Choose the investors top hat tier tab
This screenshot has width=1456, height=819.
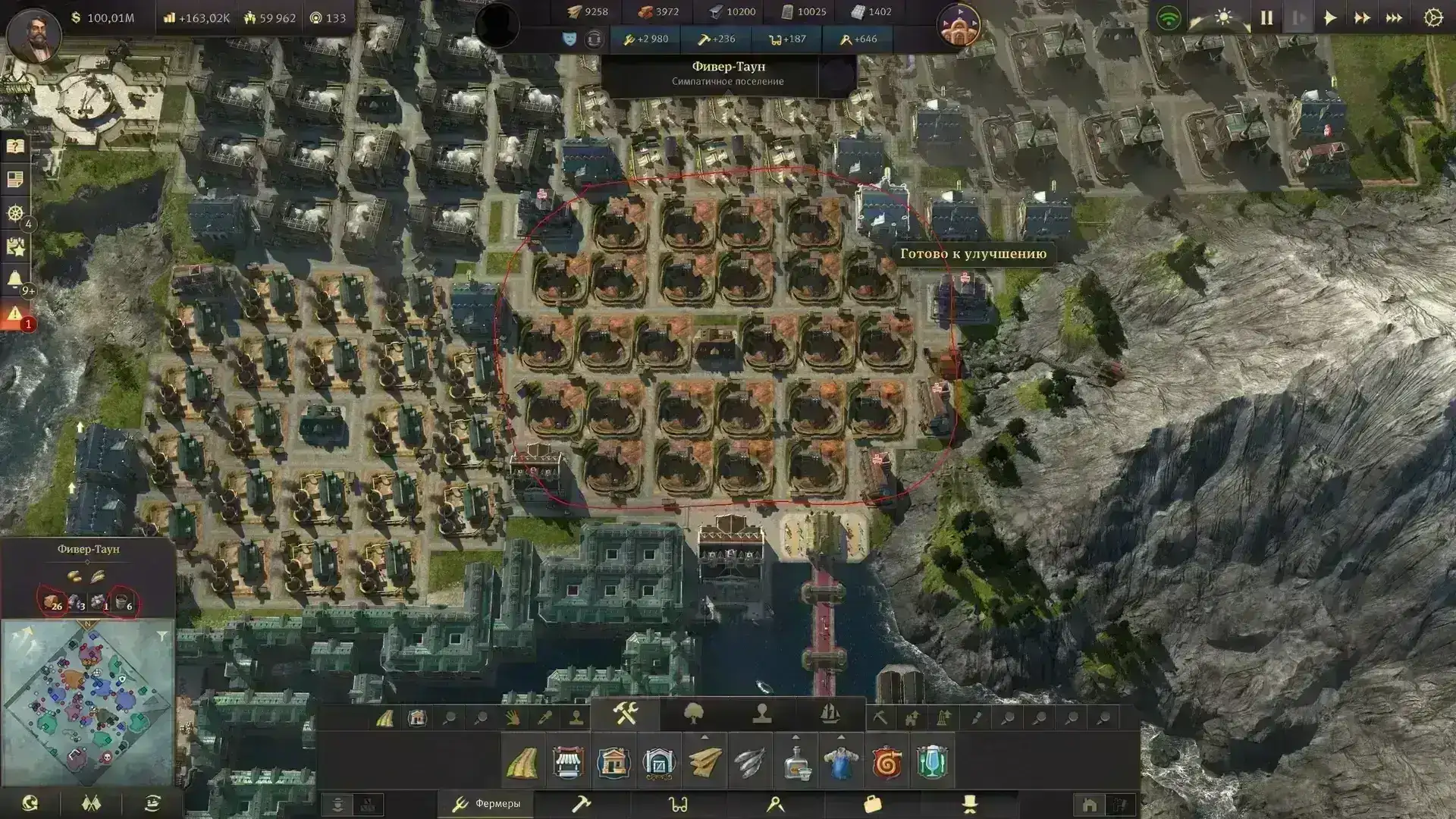(969, 804)
